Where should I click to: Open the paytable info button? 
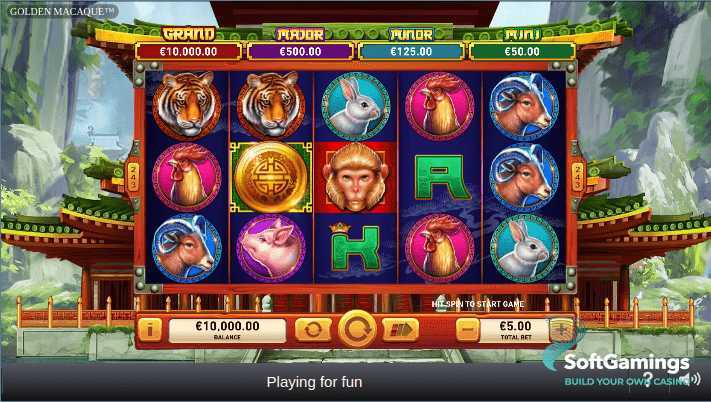(150, 328)
